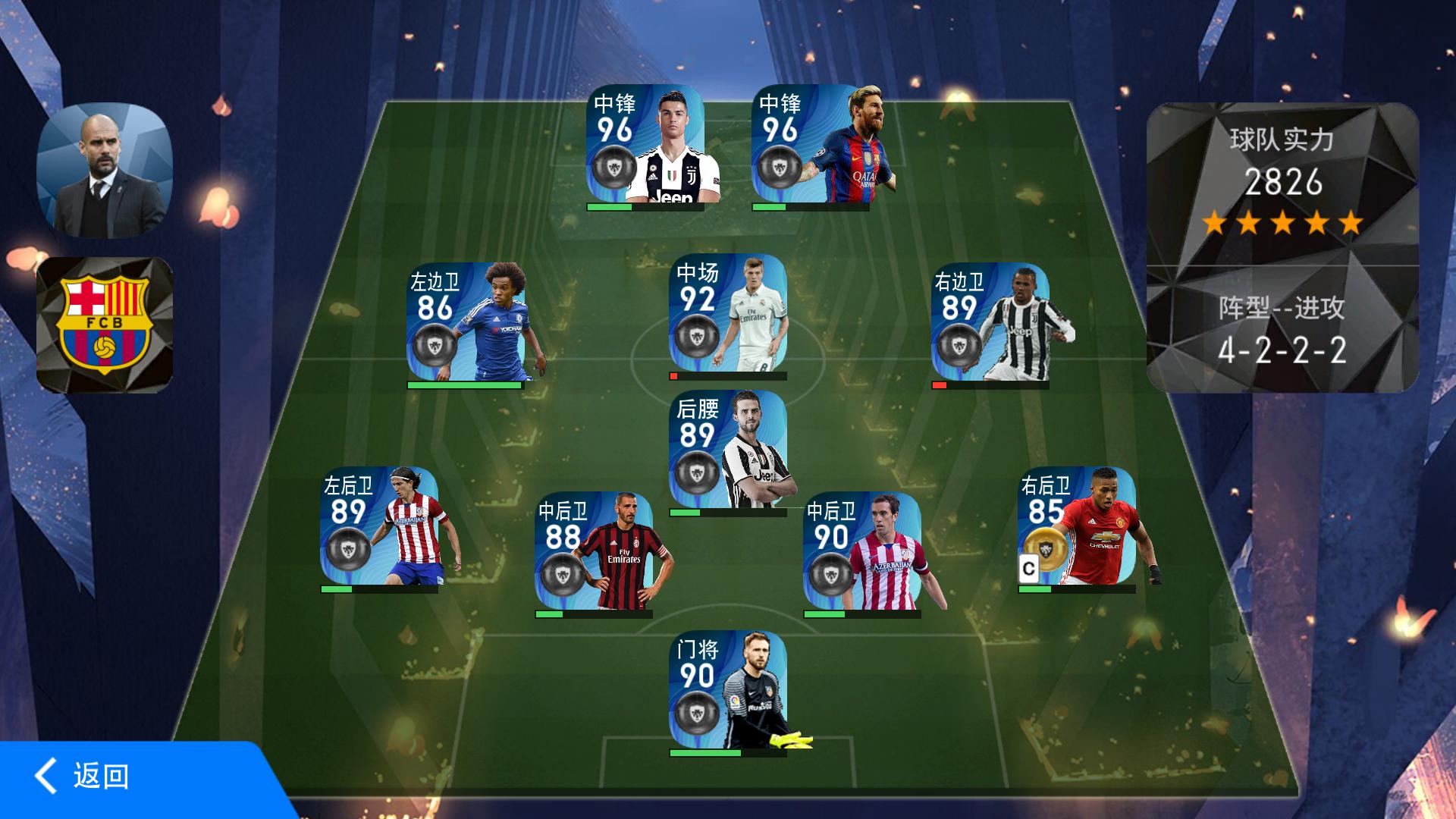This screenshot has height=819, width=1456.
Task: Choose the 后腰 89 defensive midfielder card
Action: [x=727, y=450]
